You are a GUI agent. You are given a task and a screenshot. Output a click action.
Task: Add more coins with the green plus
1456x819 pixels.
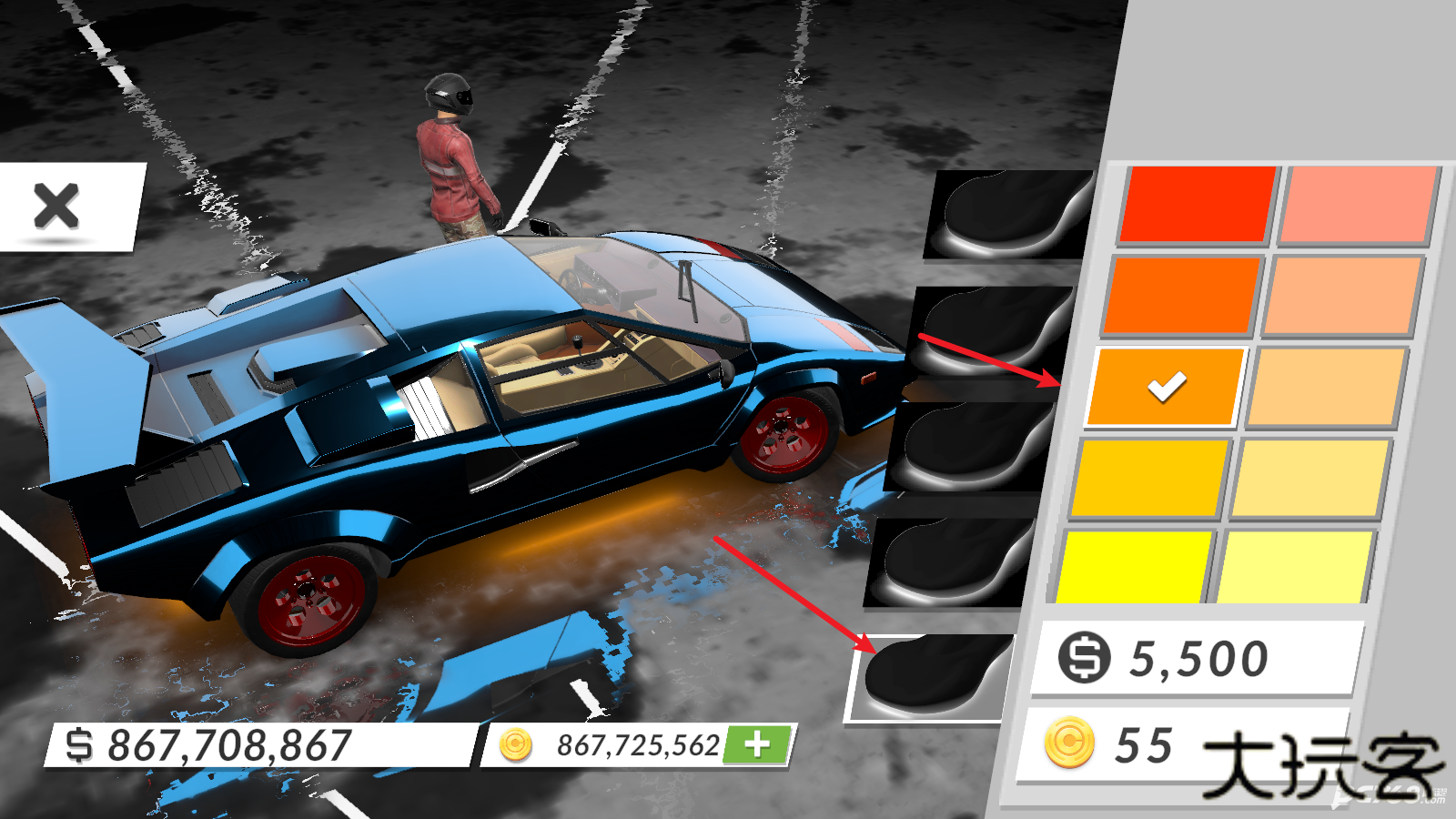pos(757,744)
